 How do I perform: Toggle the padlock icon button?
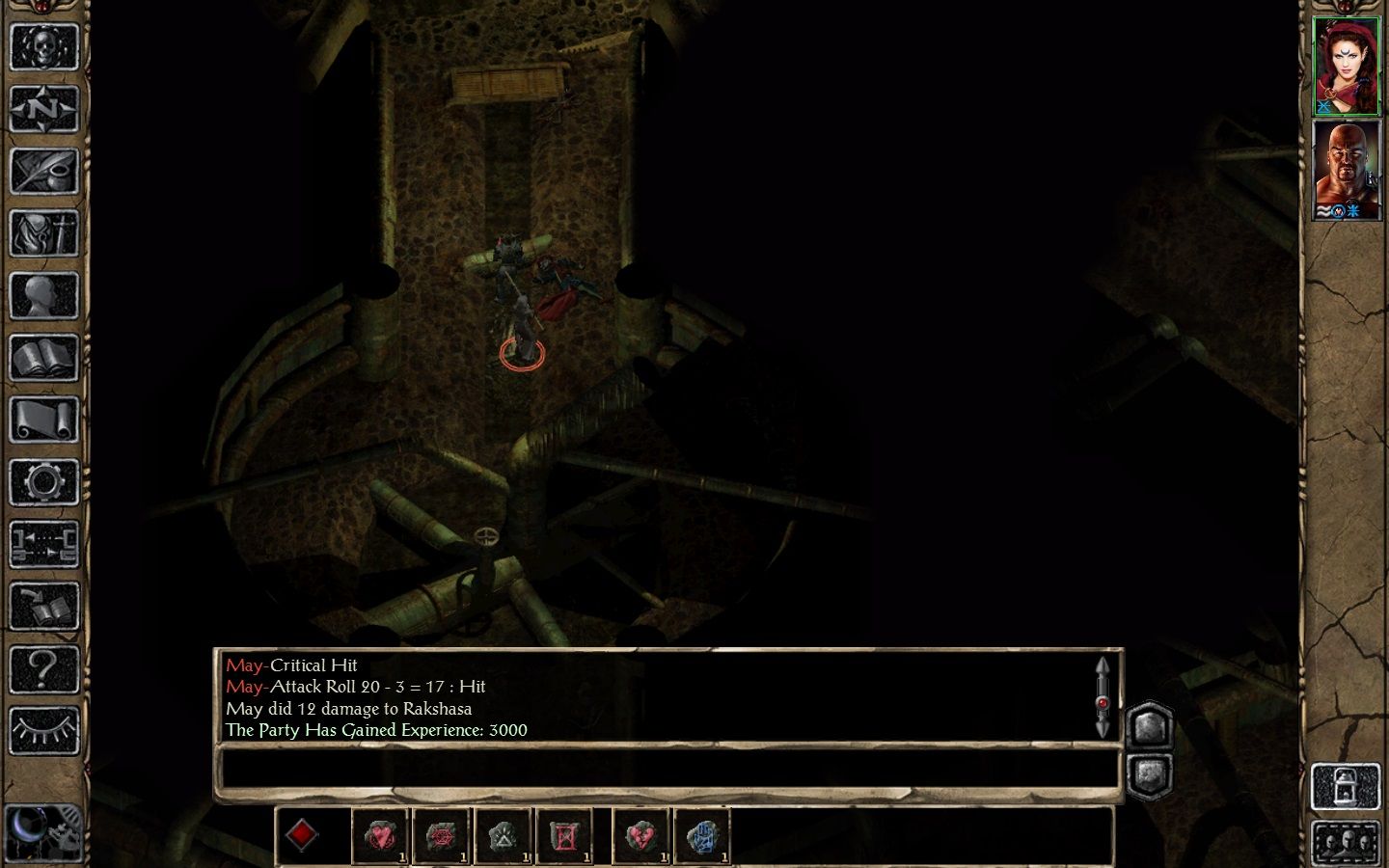coord(1346,787)
